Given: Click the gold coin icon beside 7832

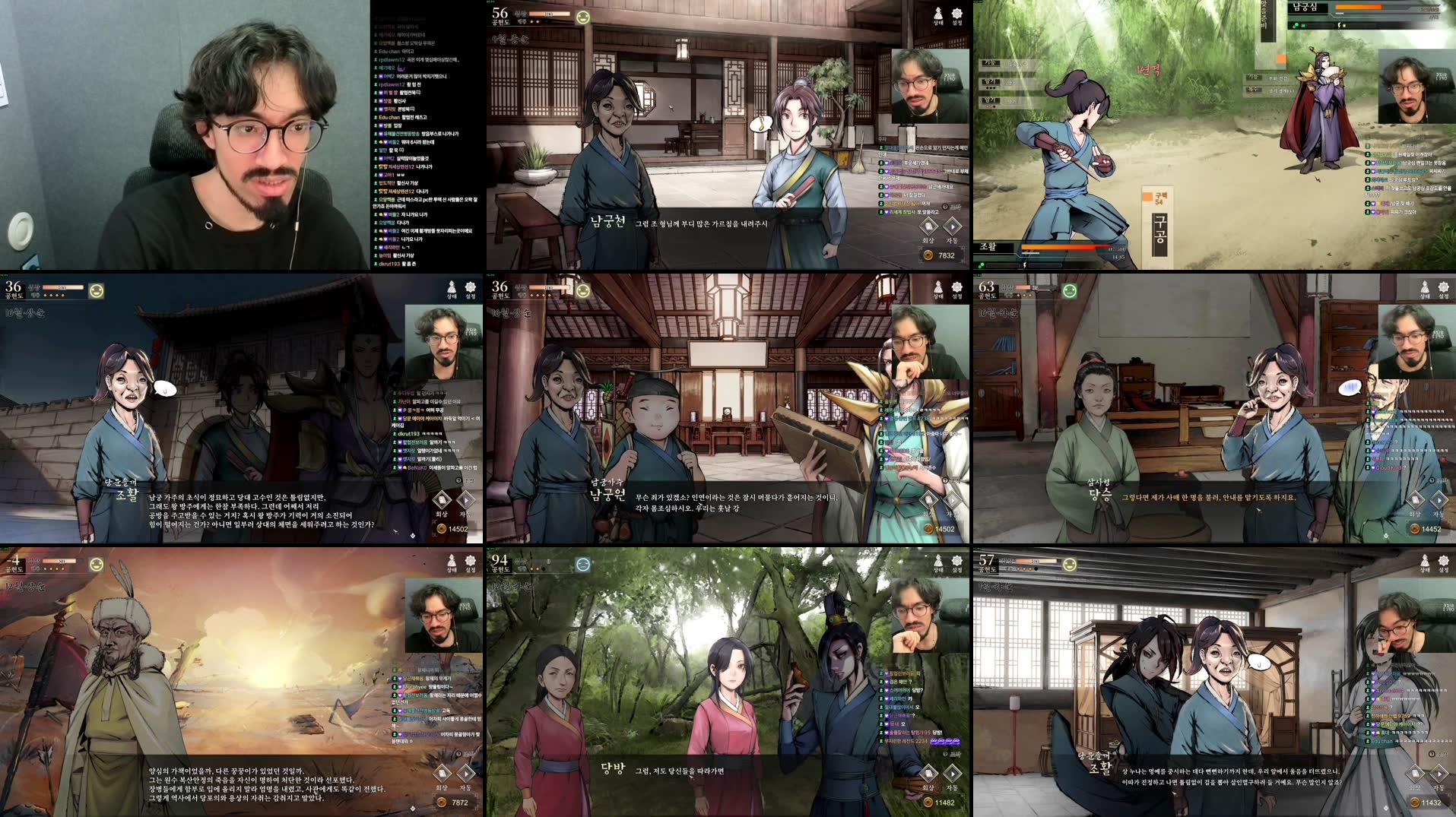Looking at the screenshot, I should click(929, 255).
